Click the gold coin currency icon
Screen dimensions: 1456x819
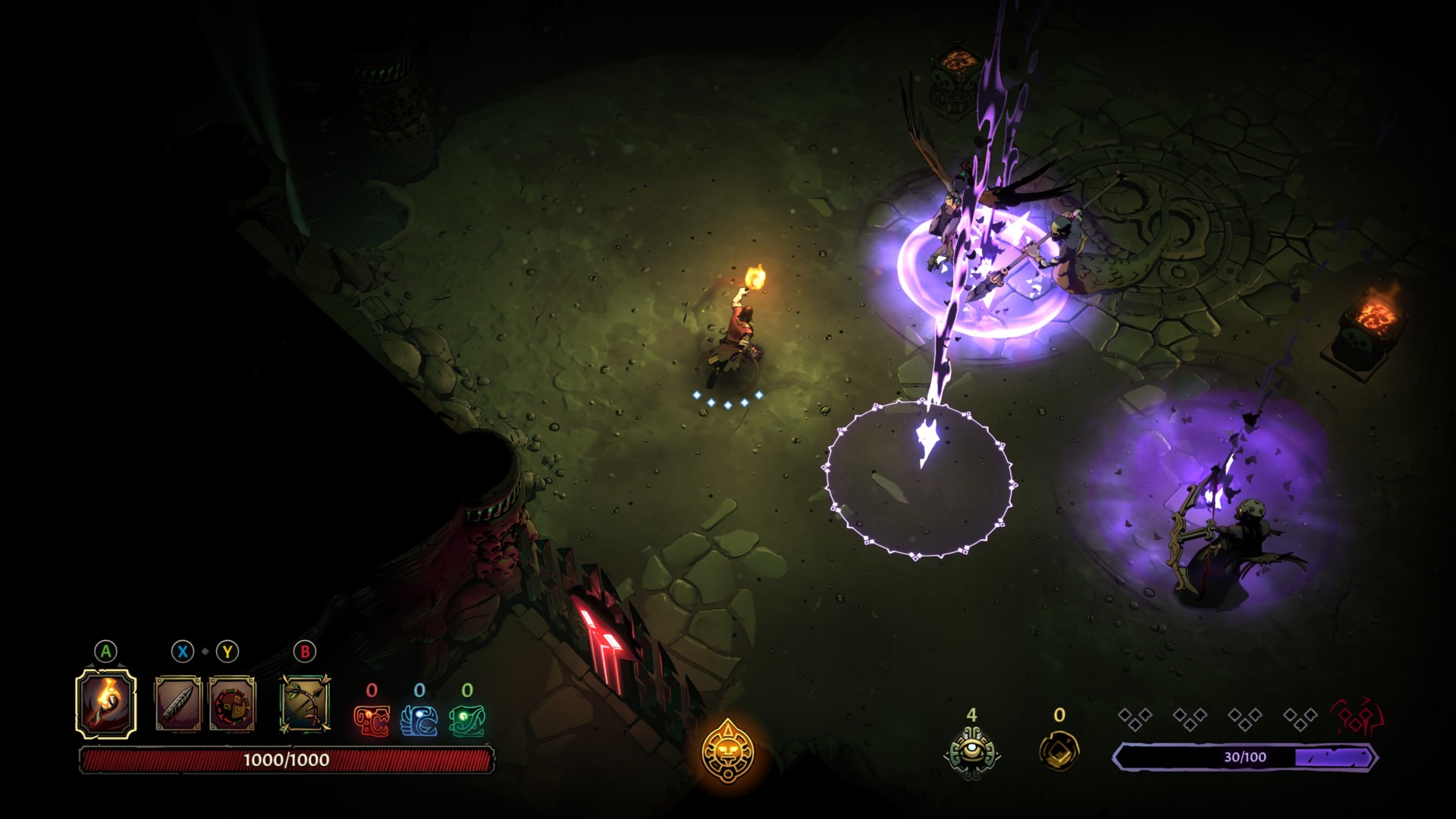click(1059, 750)
